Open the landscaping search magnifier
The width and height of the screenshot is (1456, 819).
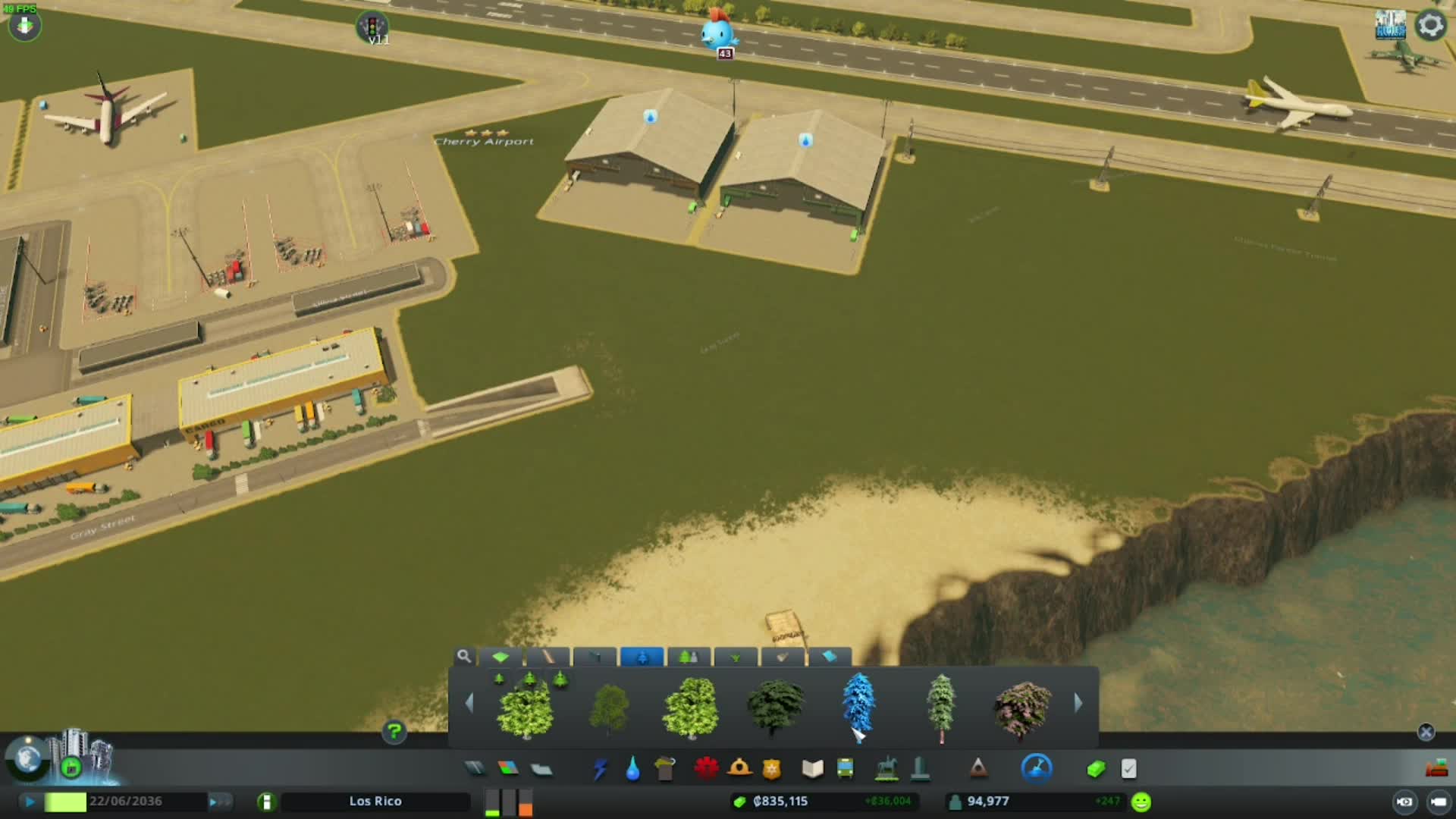[x=463, y=656]
